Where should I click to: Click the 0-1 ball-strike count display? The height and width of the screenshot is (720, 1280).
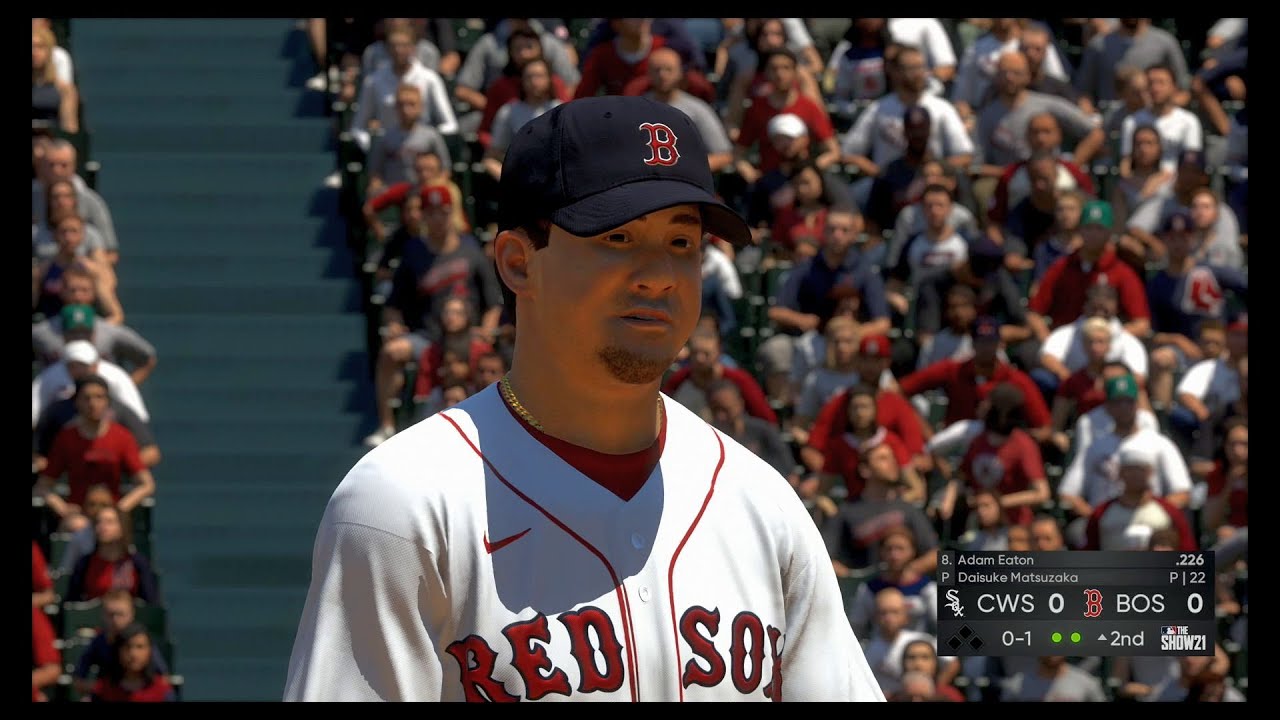[1017, 637]
